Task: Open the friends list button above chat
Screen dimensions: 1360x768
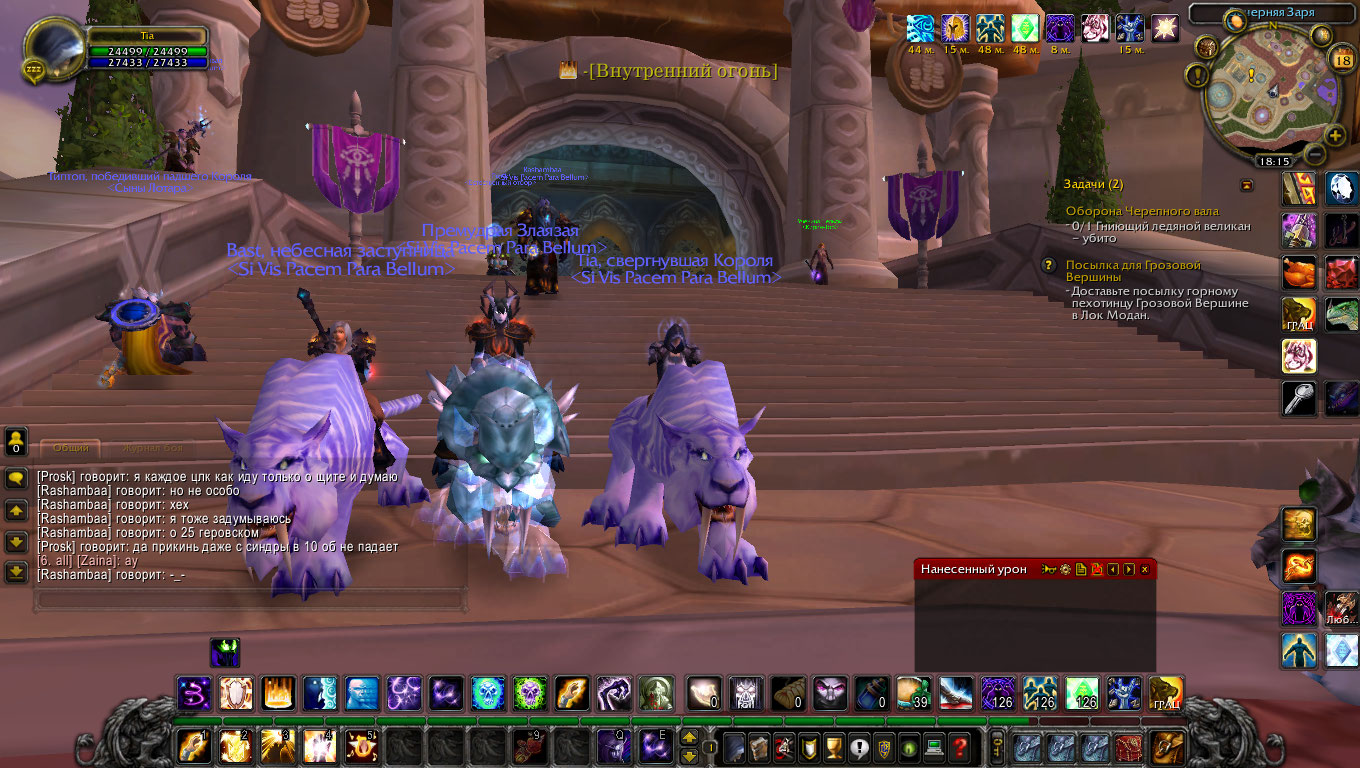Action: [16, 440]
